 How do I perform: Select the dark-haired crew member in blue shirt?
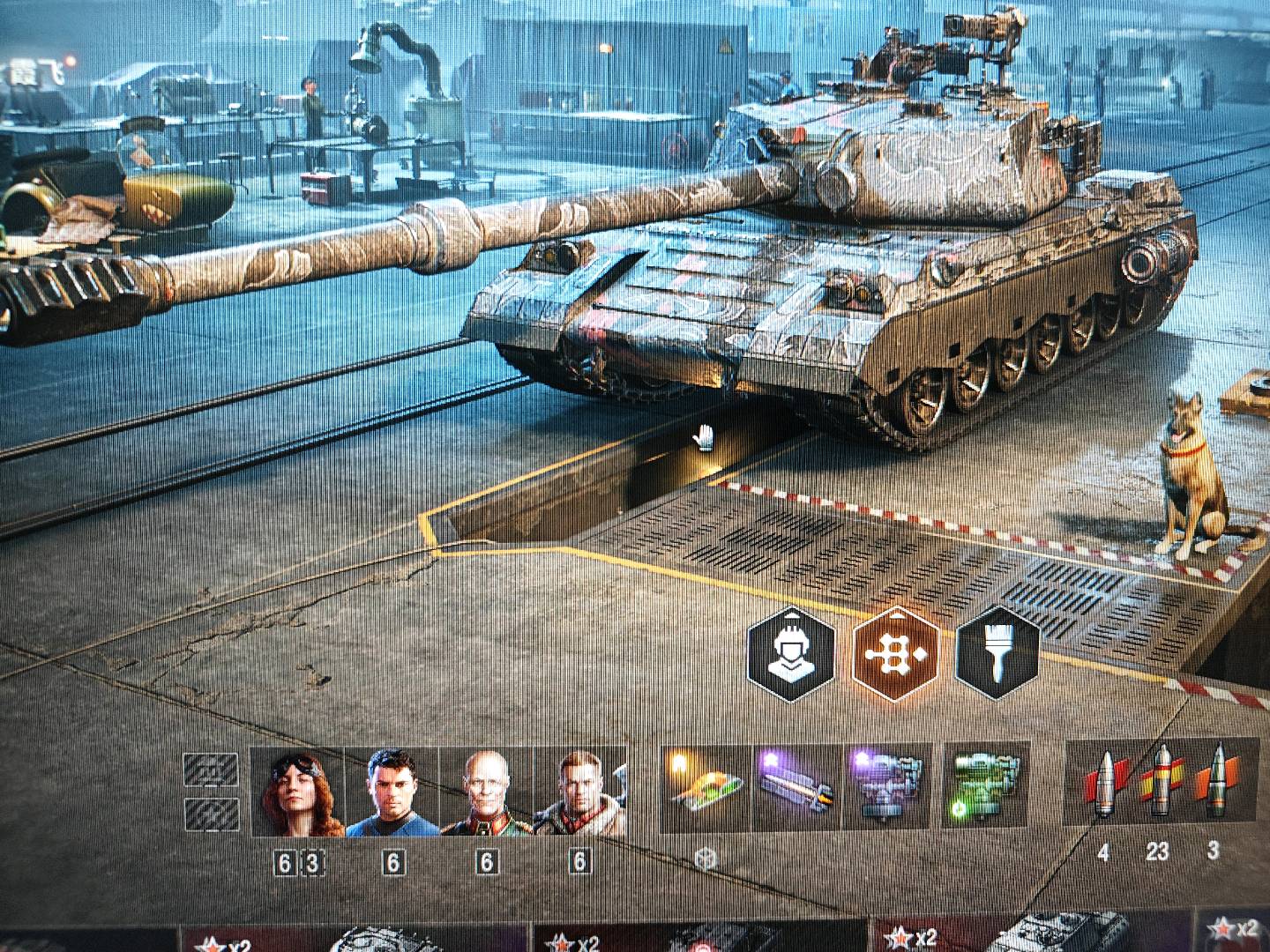tap(392, 792)
